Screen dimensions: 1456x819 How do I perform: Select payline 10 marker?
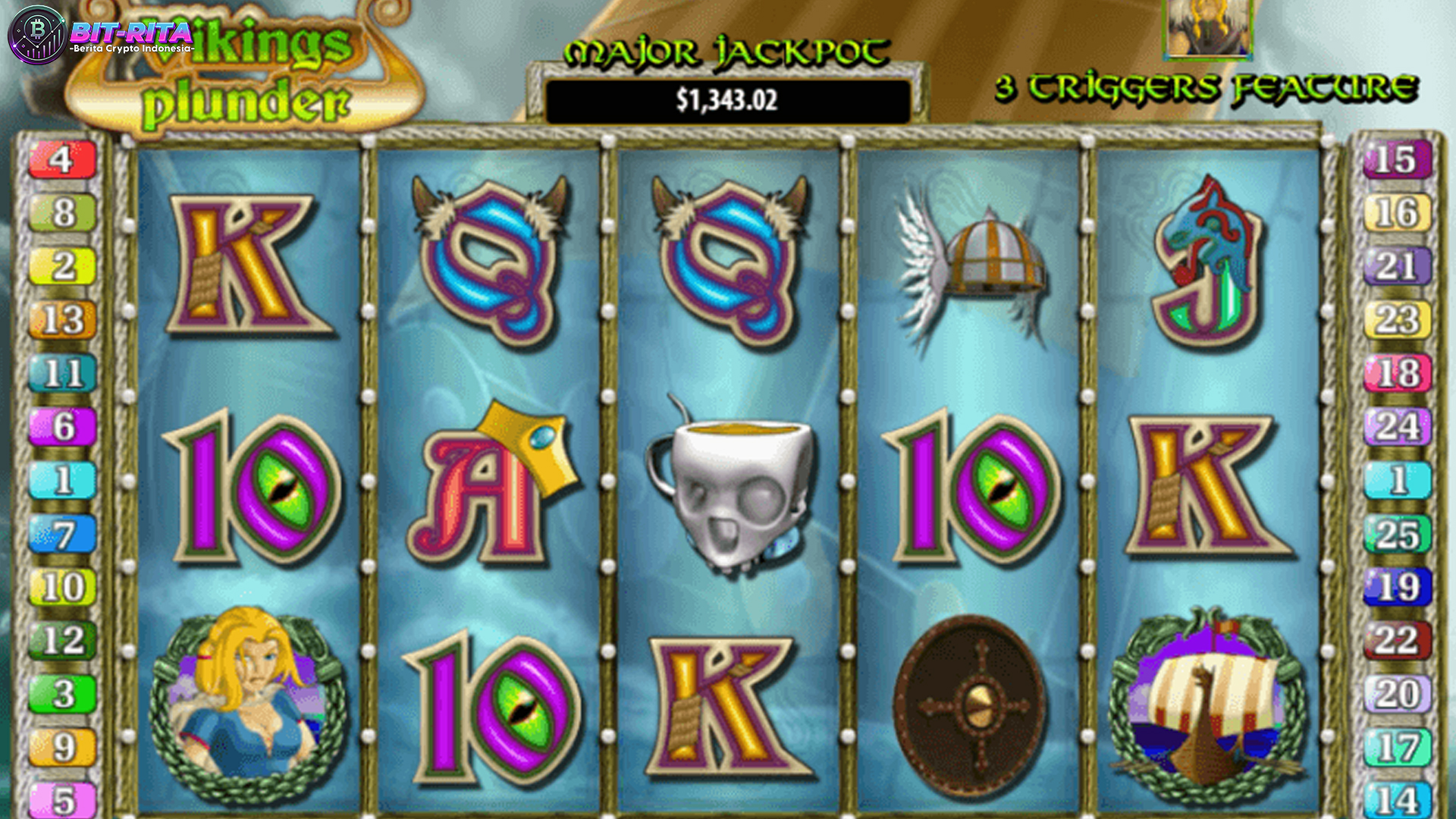[x=62, y=587]
